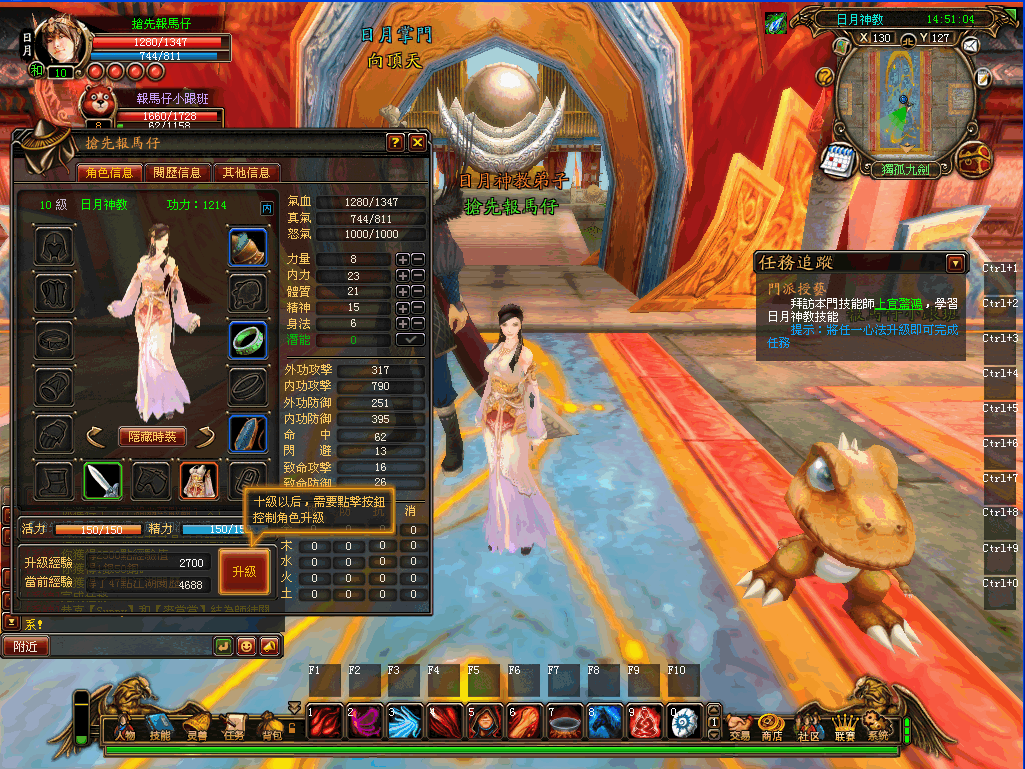Decrease 身法 with the minus button
Image resolution: width=1025 pixels, height=769 pixels.
[x=418, y=324]
